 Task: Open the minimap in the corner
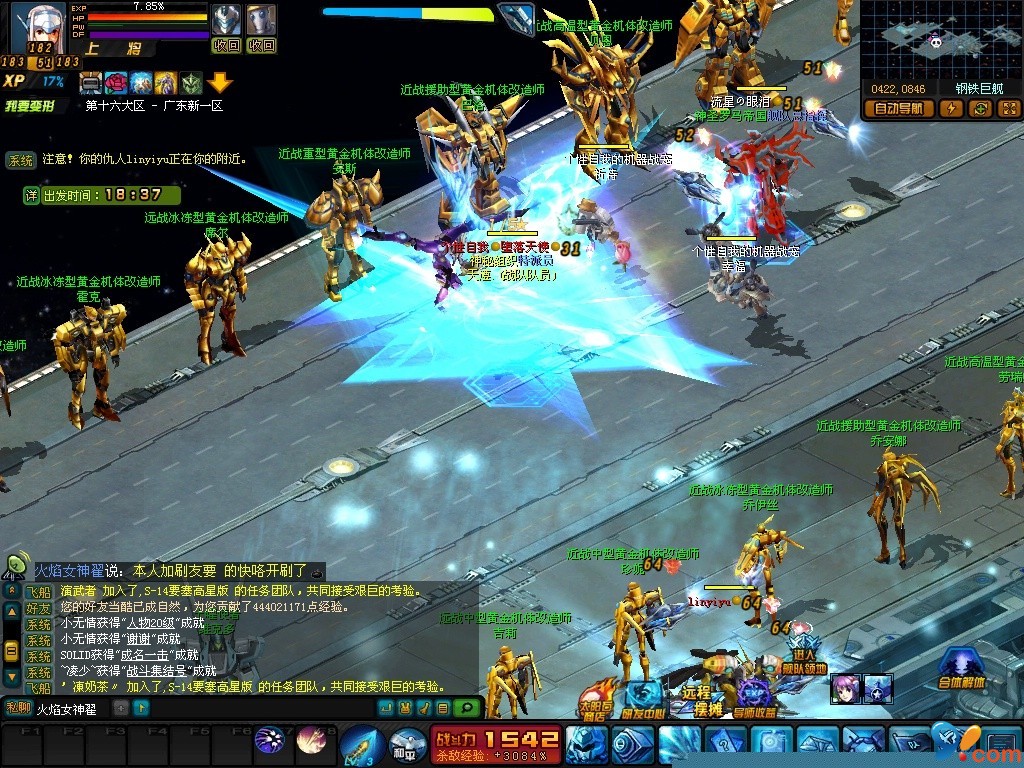938,40
